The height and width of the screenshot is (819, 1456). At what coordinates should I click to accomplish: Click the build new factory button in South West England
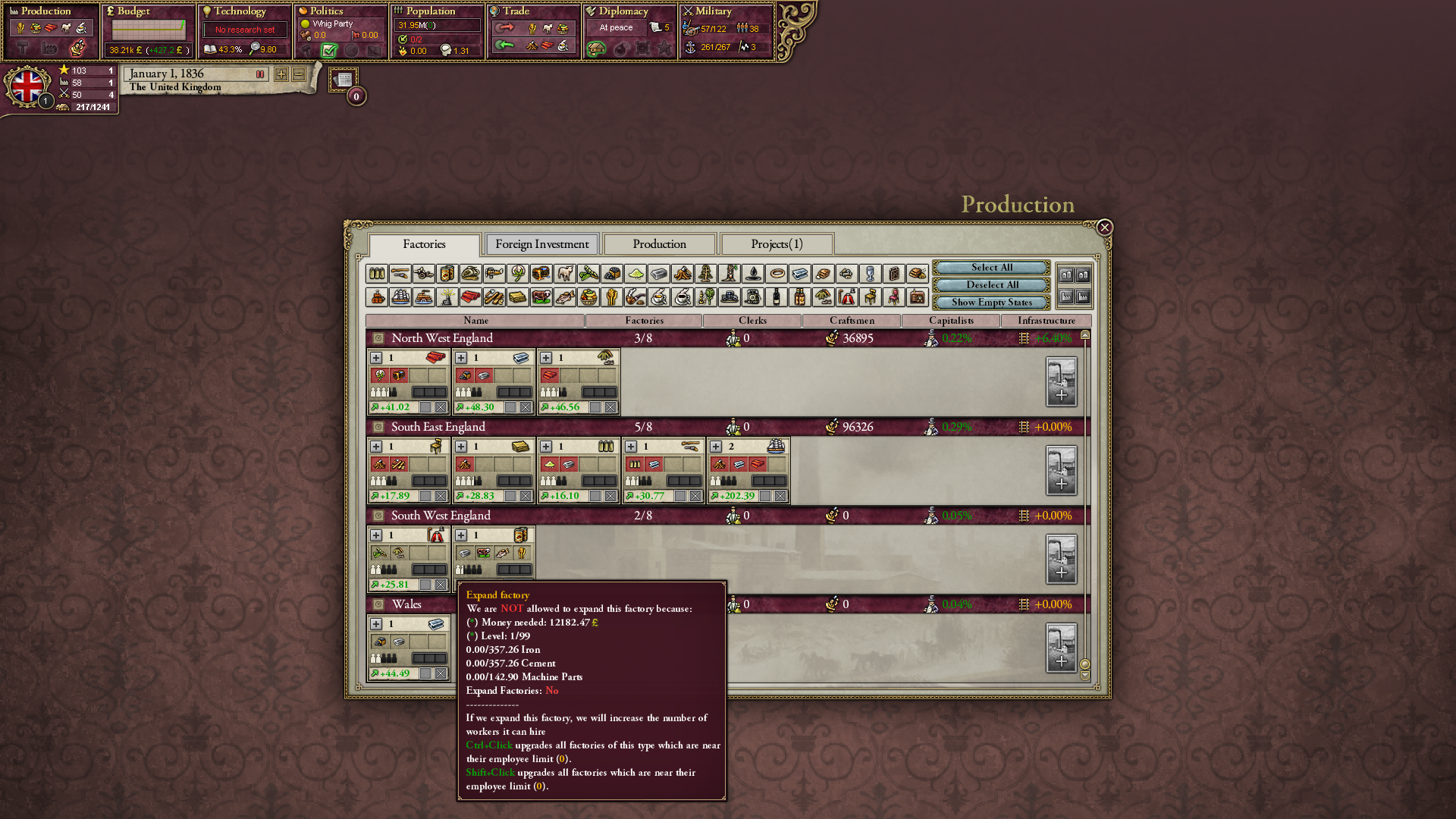pos(1061,560)
